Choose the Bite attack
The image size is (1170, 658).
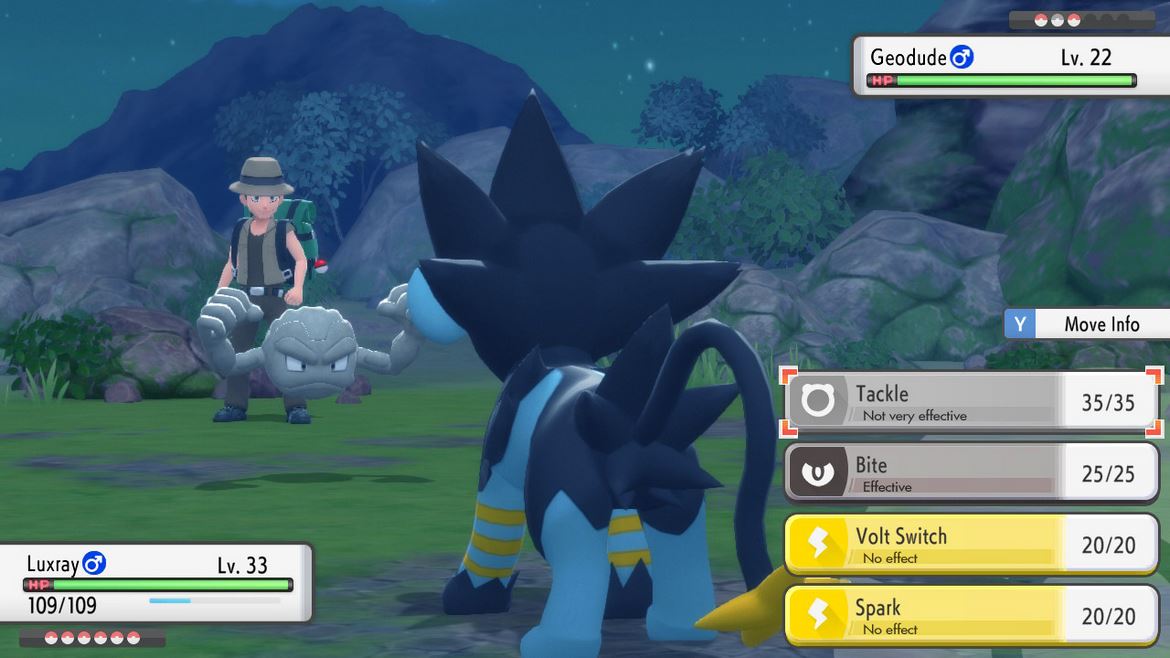970,473
